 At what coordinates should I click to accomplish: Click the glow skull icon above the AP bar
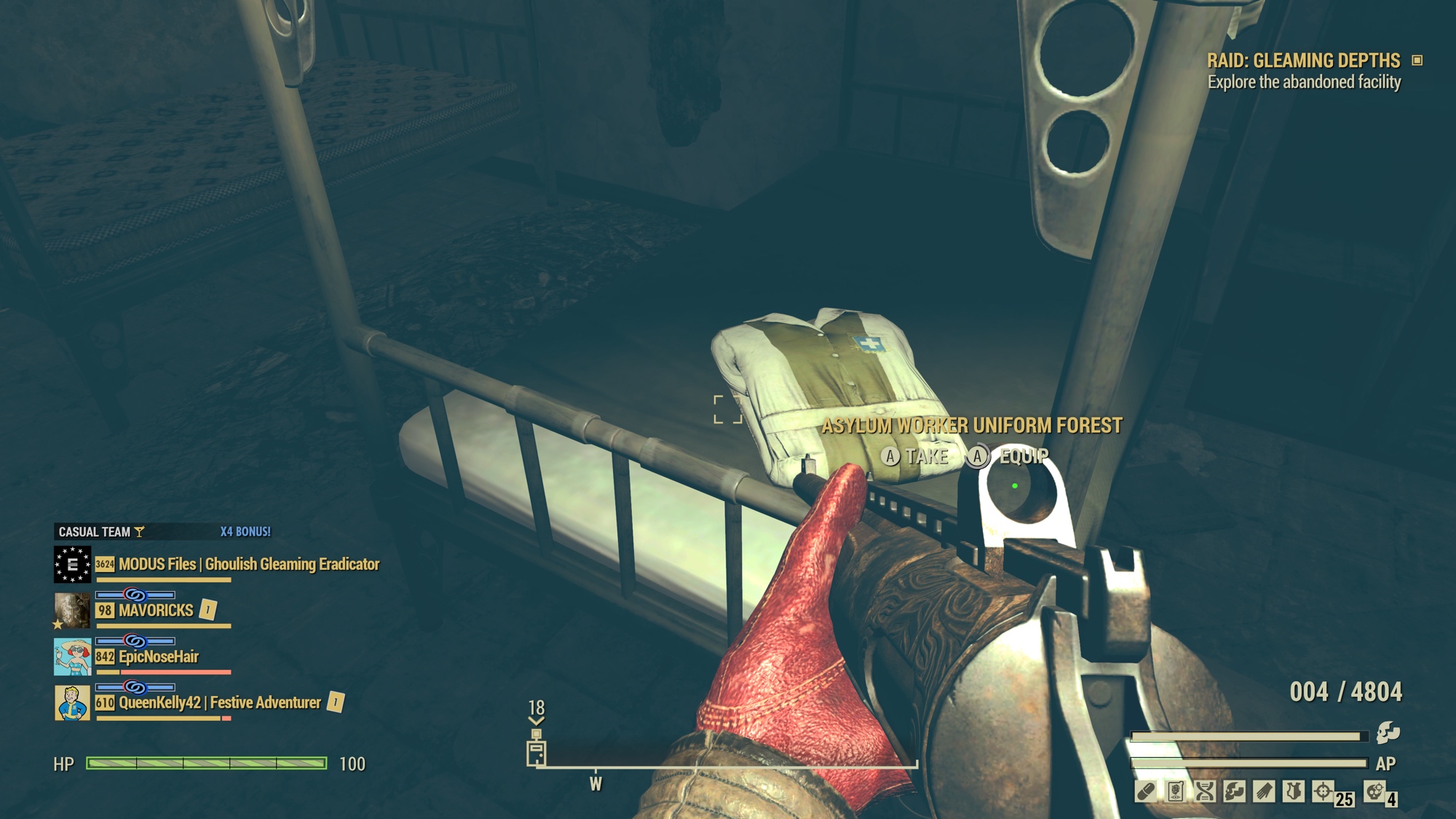(x=1388, y=732)
